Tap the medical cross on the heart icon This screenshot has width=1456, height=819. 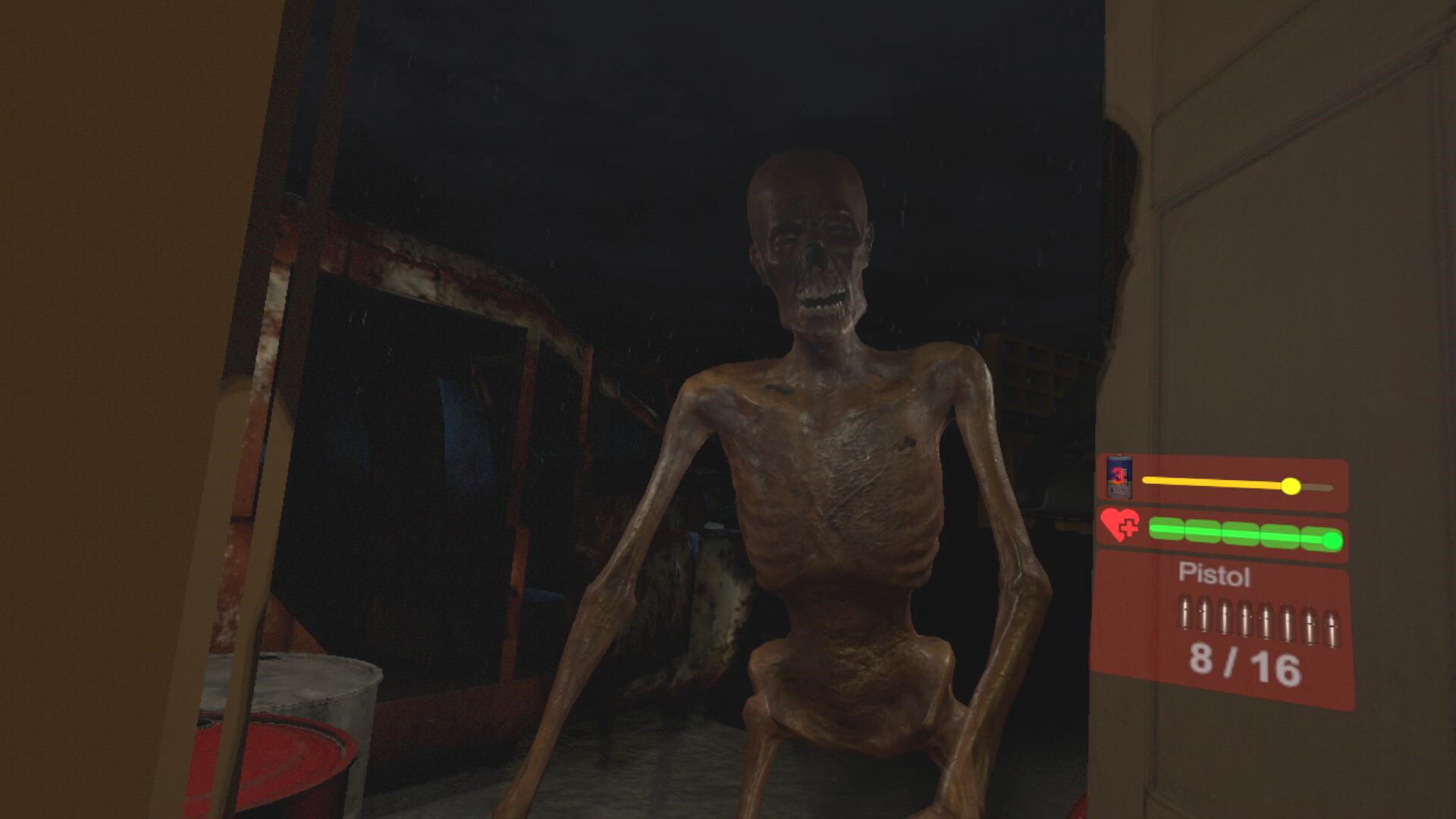tap(1128, 529)
